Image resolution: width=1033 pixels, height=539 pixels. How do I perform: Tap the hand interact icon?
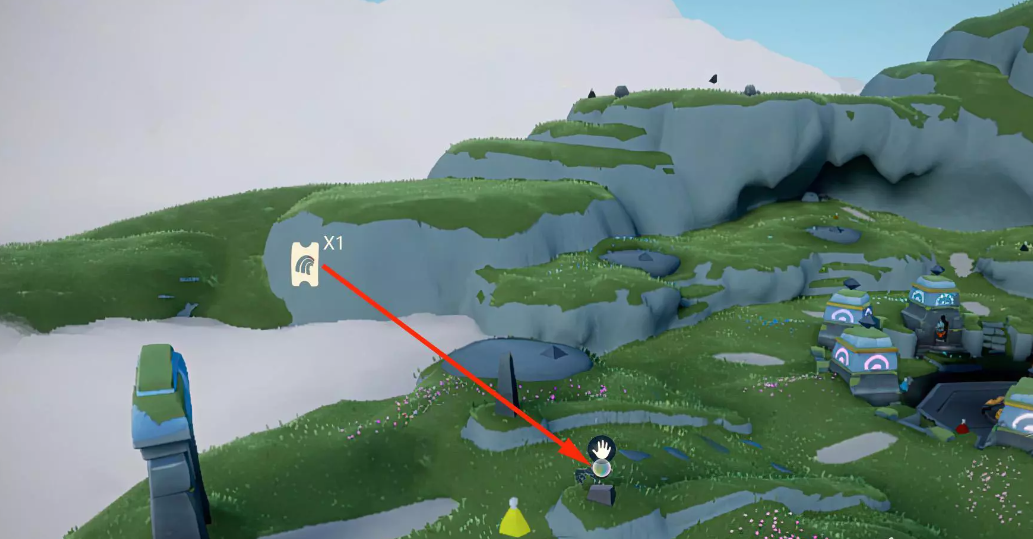click(x=601, y=446)
